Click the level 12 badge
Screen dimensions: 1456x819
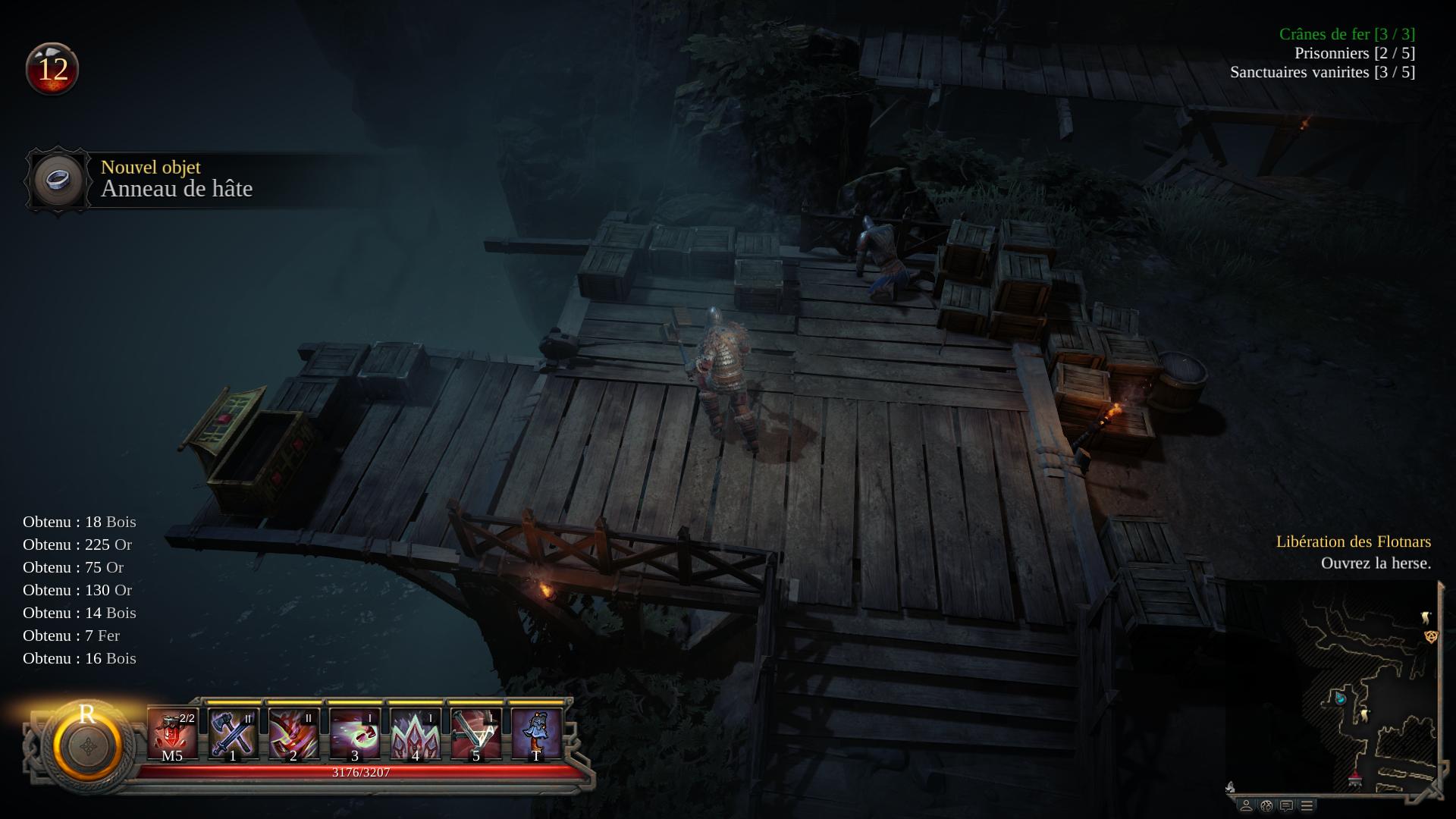point(52,70)
